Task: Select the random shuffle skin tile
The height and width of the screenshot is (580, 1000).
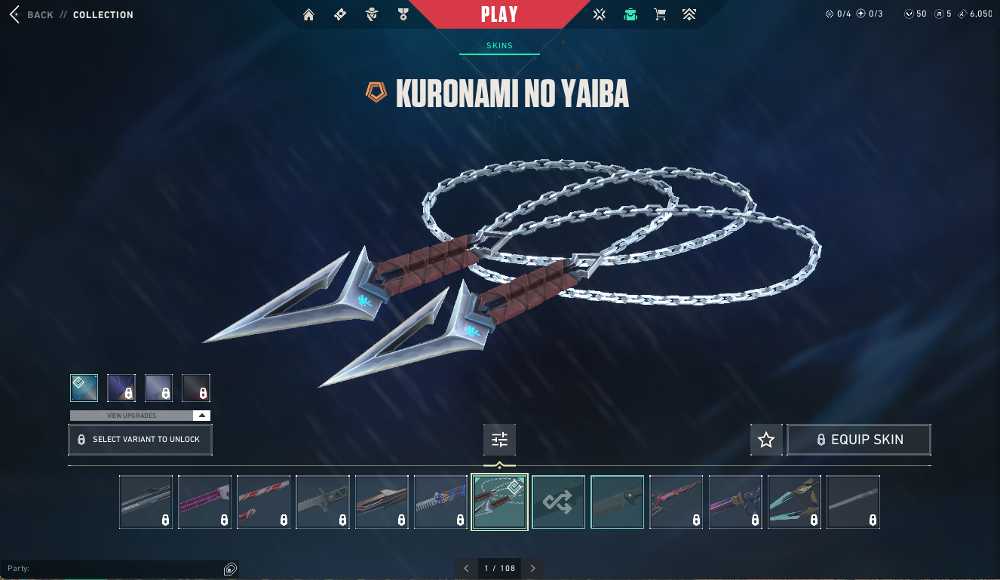Action: 558,502
